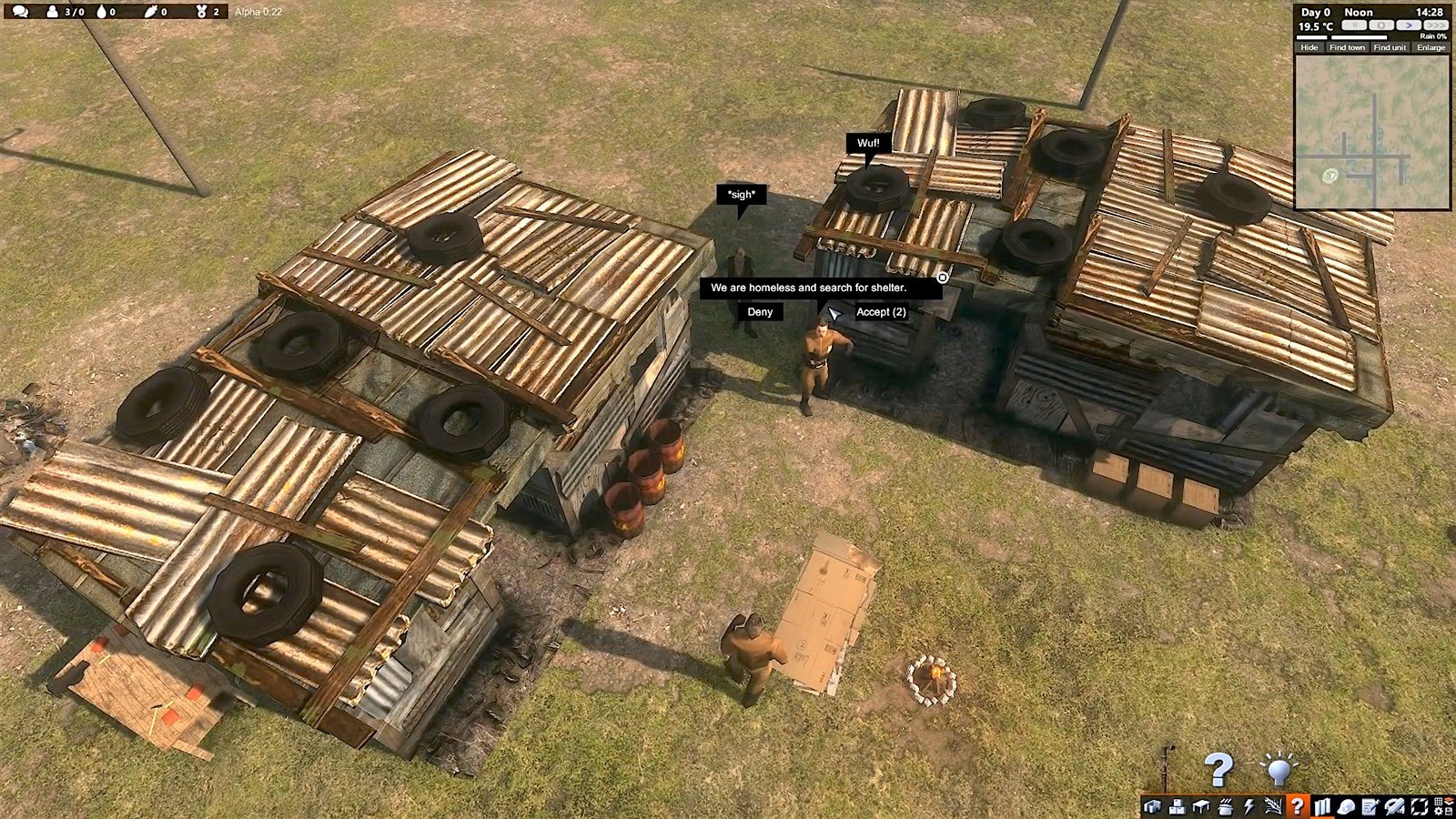Screen dimensions: 1456x819
Task: Pause the game with the pause button
Action: pyautogui.click(x=1355, y=25)
